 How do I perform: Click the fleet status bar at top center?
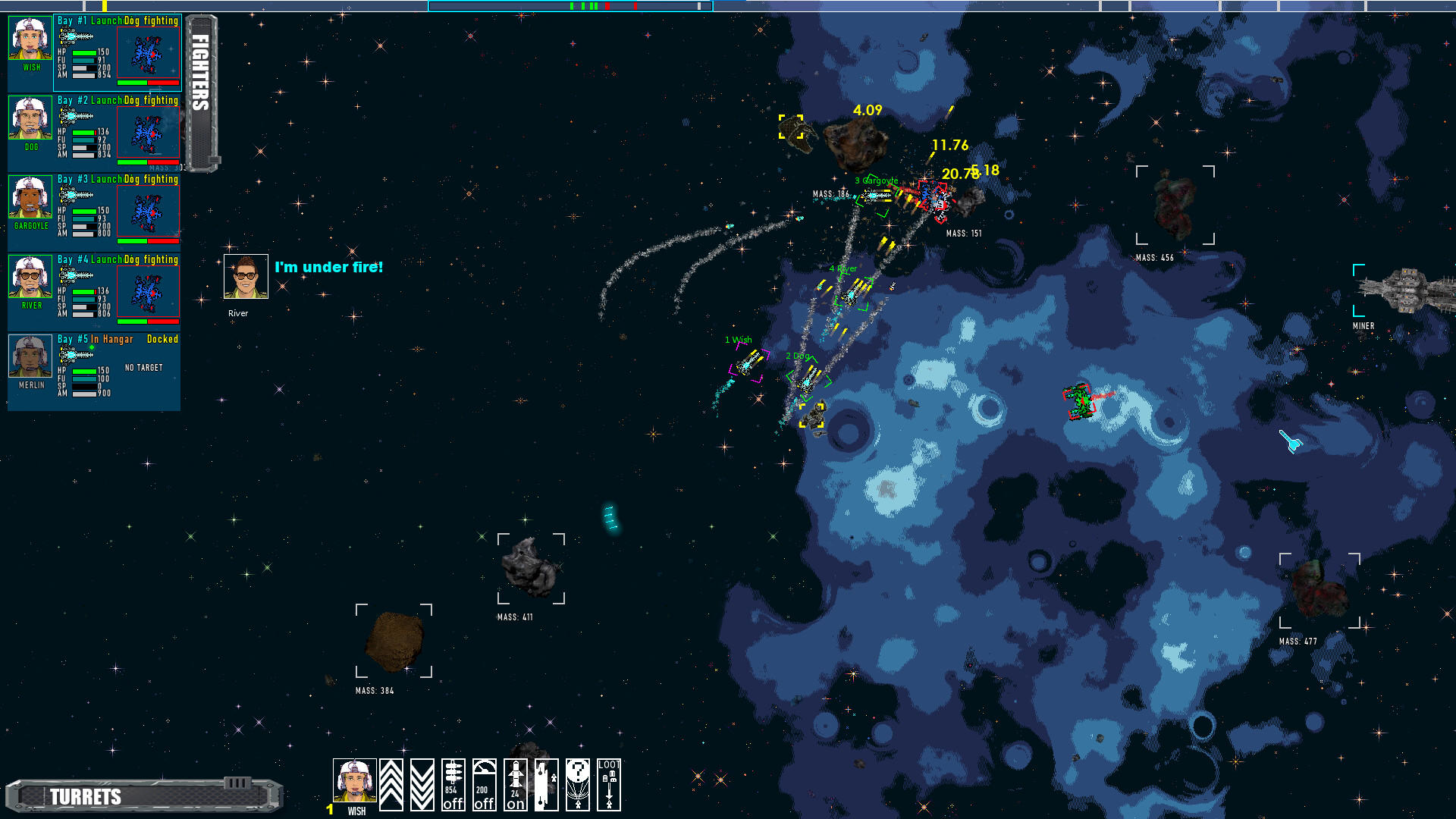pyautogui.click(x=570, y=6)
